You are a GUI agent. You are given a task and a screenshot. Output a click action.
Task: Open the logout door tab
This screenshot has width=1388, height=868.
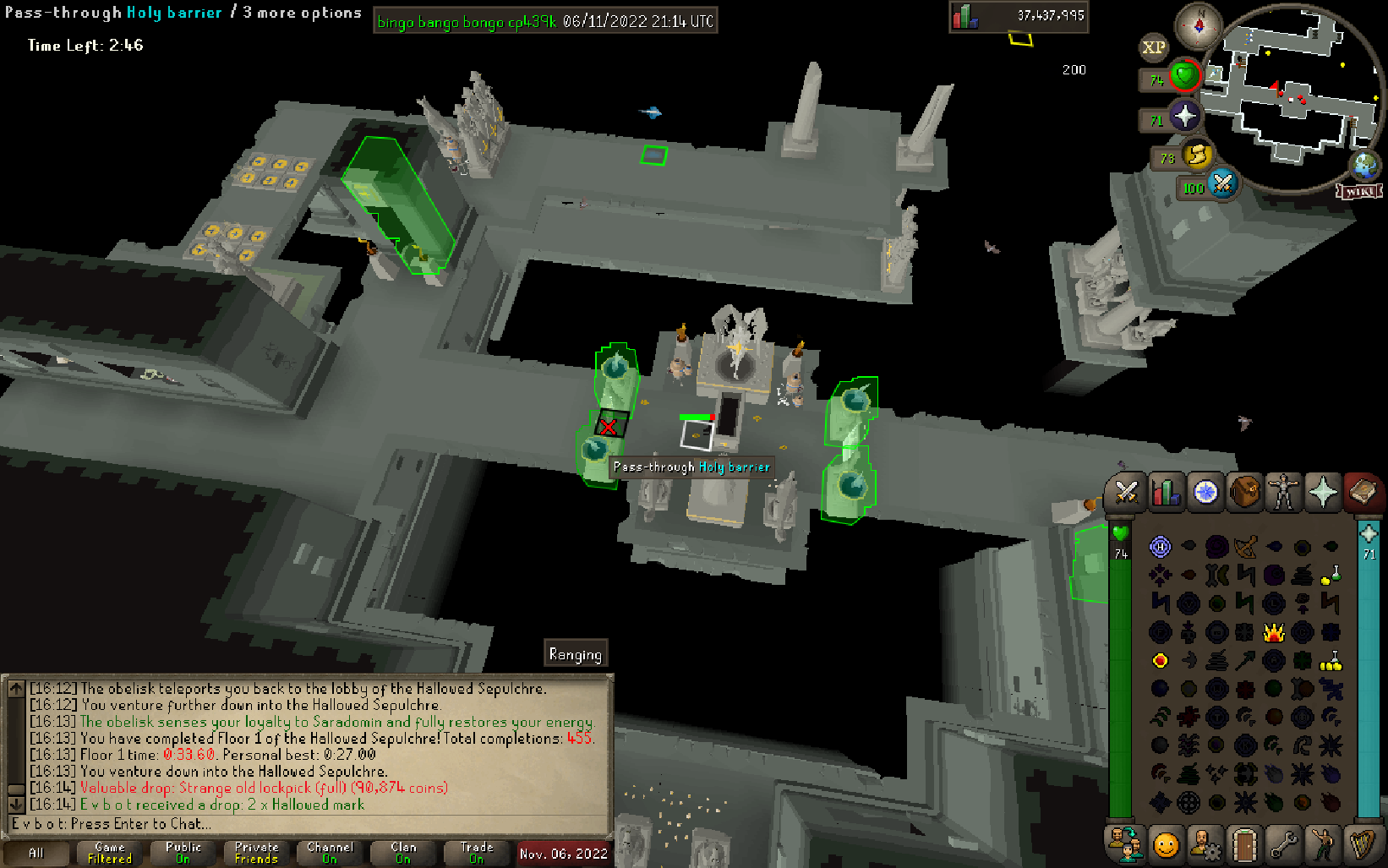(x=1244, y=844)
